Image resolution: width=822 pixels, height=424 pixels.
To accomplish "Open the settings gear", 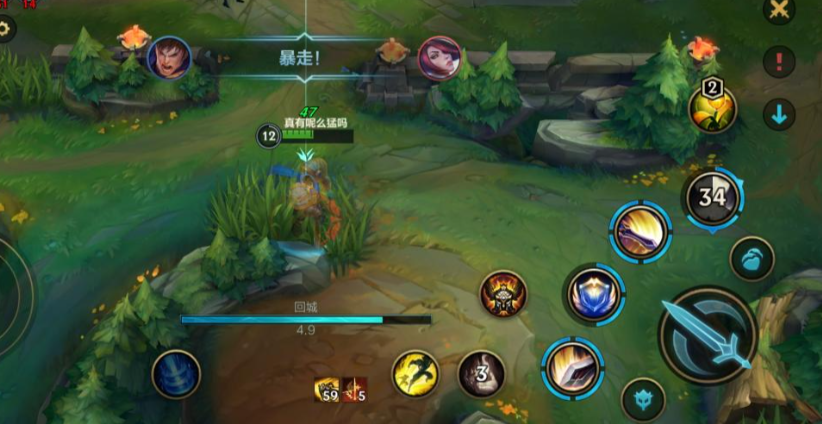I will pos(5,28).
